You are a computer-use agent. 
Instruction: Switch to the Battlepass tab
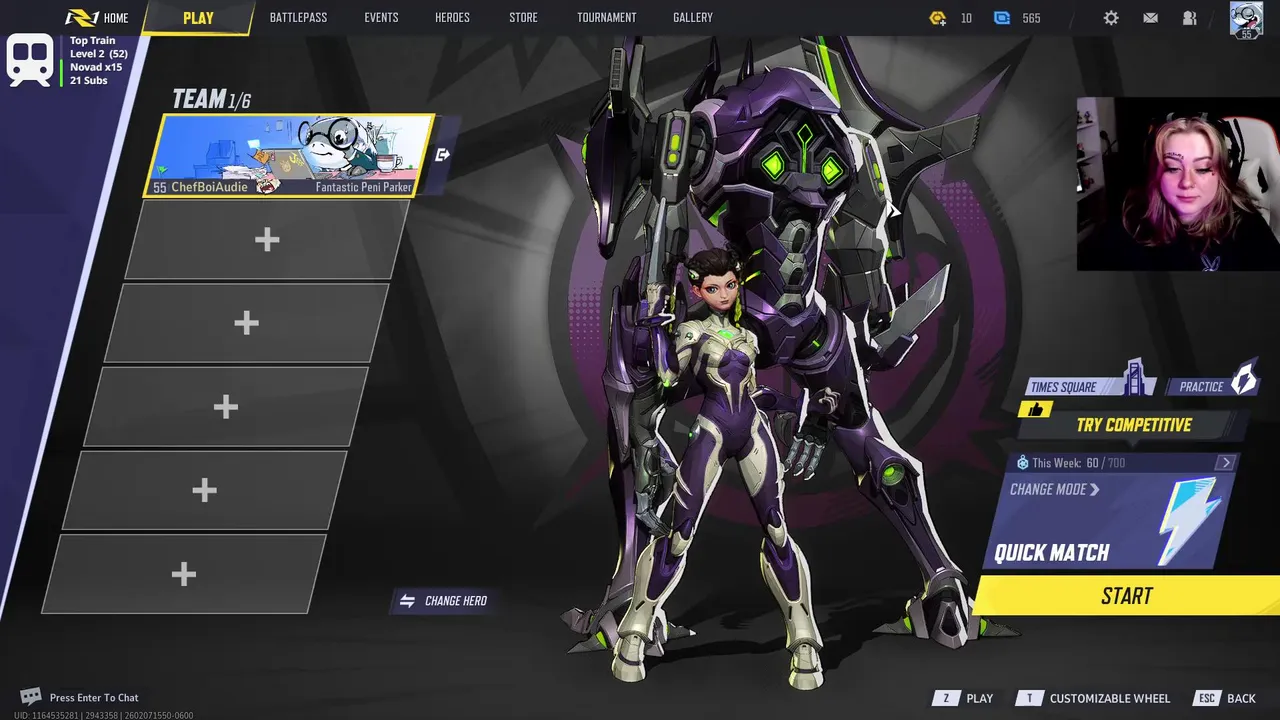click(x=298, y=18)
